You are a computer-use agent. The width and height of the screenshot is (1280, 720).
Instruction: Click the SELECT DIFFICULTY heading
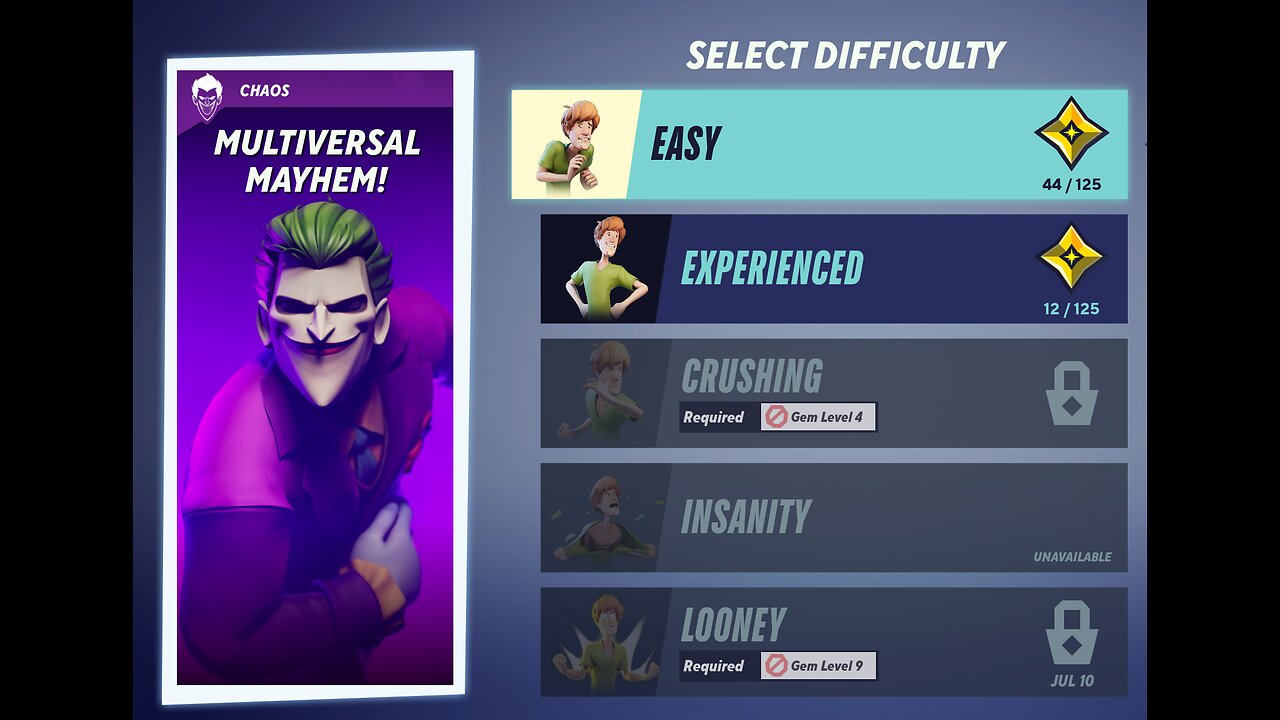click(x=845, y=55)
